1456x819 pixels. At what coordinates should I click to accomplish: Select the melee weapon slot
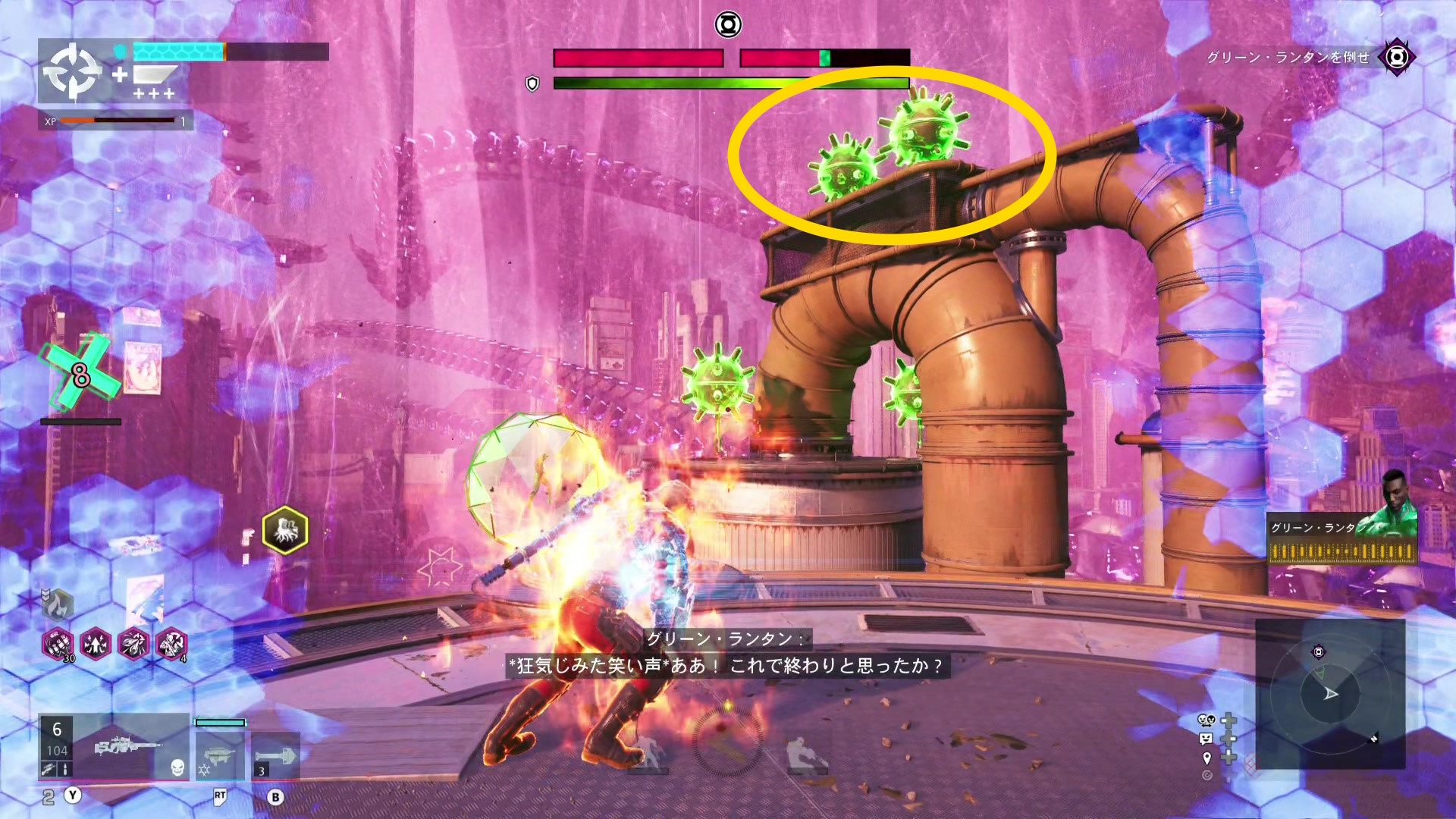pos(275,756)
